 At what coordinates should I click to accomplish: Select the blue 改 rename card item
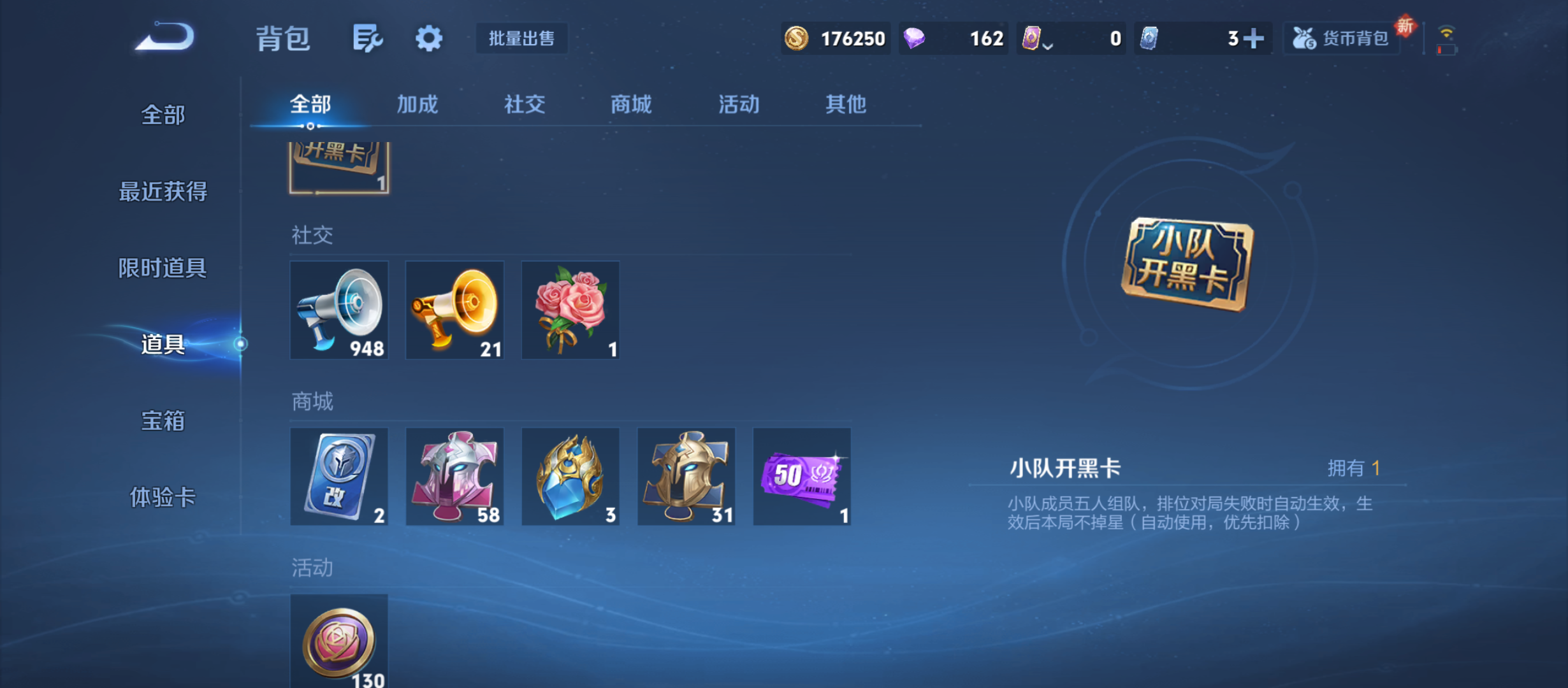pos(339,477)
